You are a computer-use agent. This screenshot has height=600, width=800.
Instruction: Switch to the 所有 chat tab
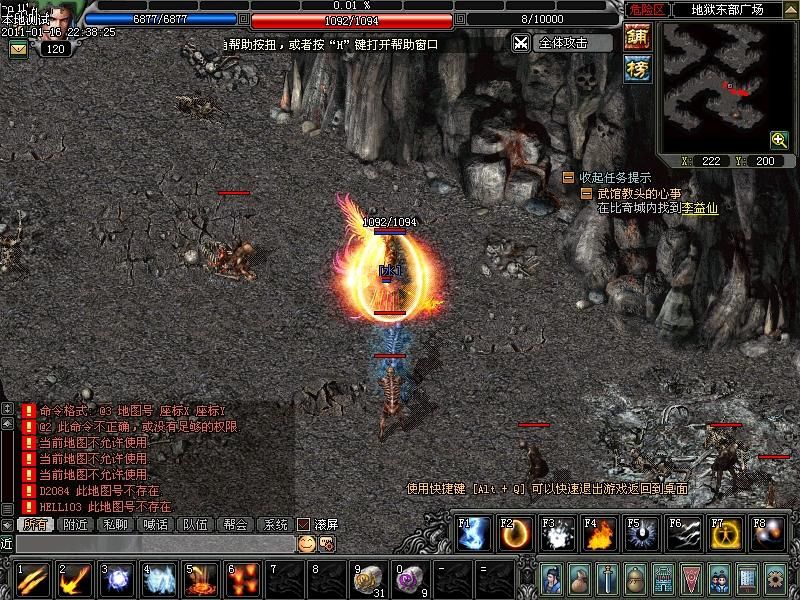35,524
